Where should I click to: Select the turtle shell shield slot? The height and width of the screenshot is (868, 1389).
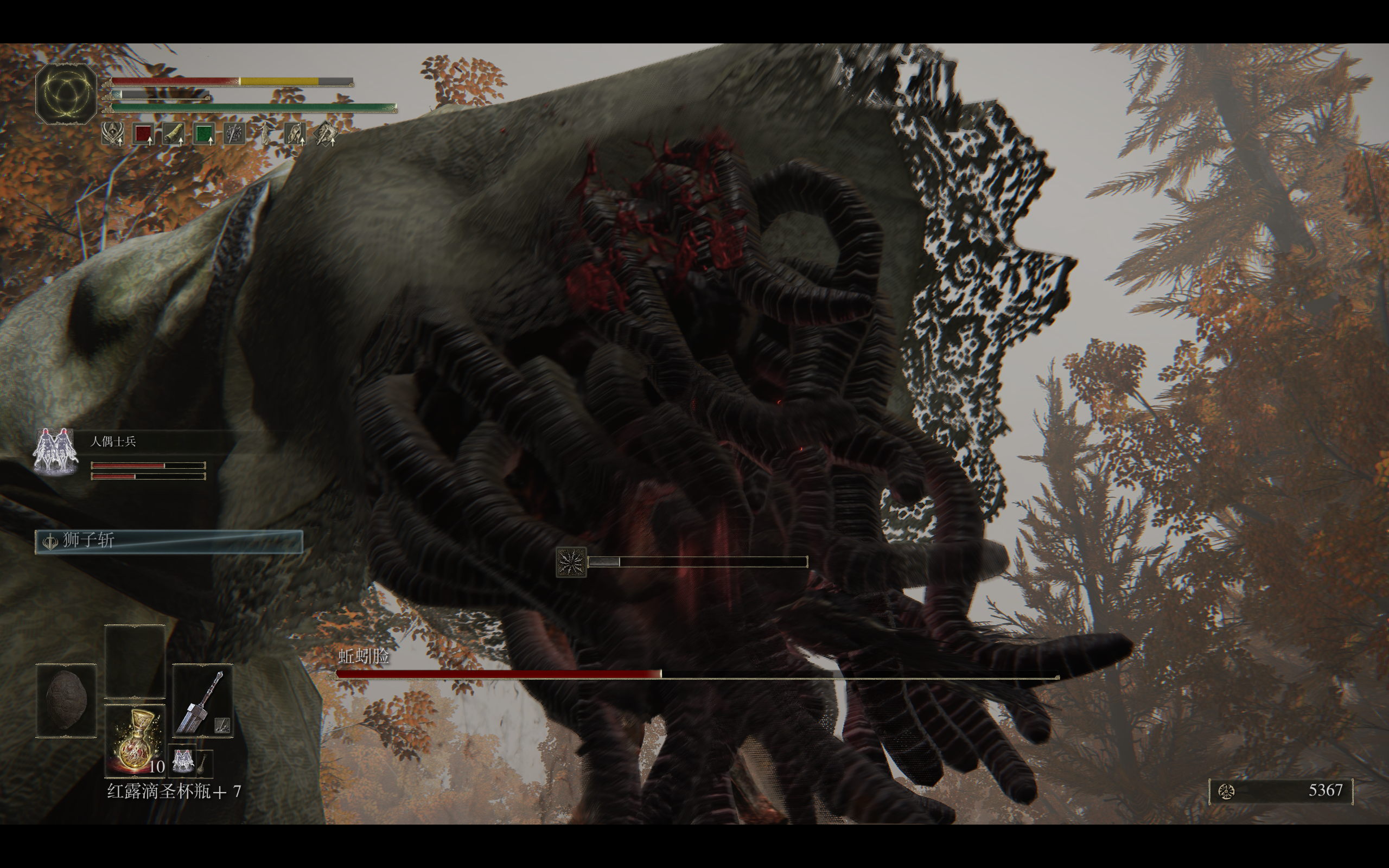[x=66, y=701]
